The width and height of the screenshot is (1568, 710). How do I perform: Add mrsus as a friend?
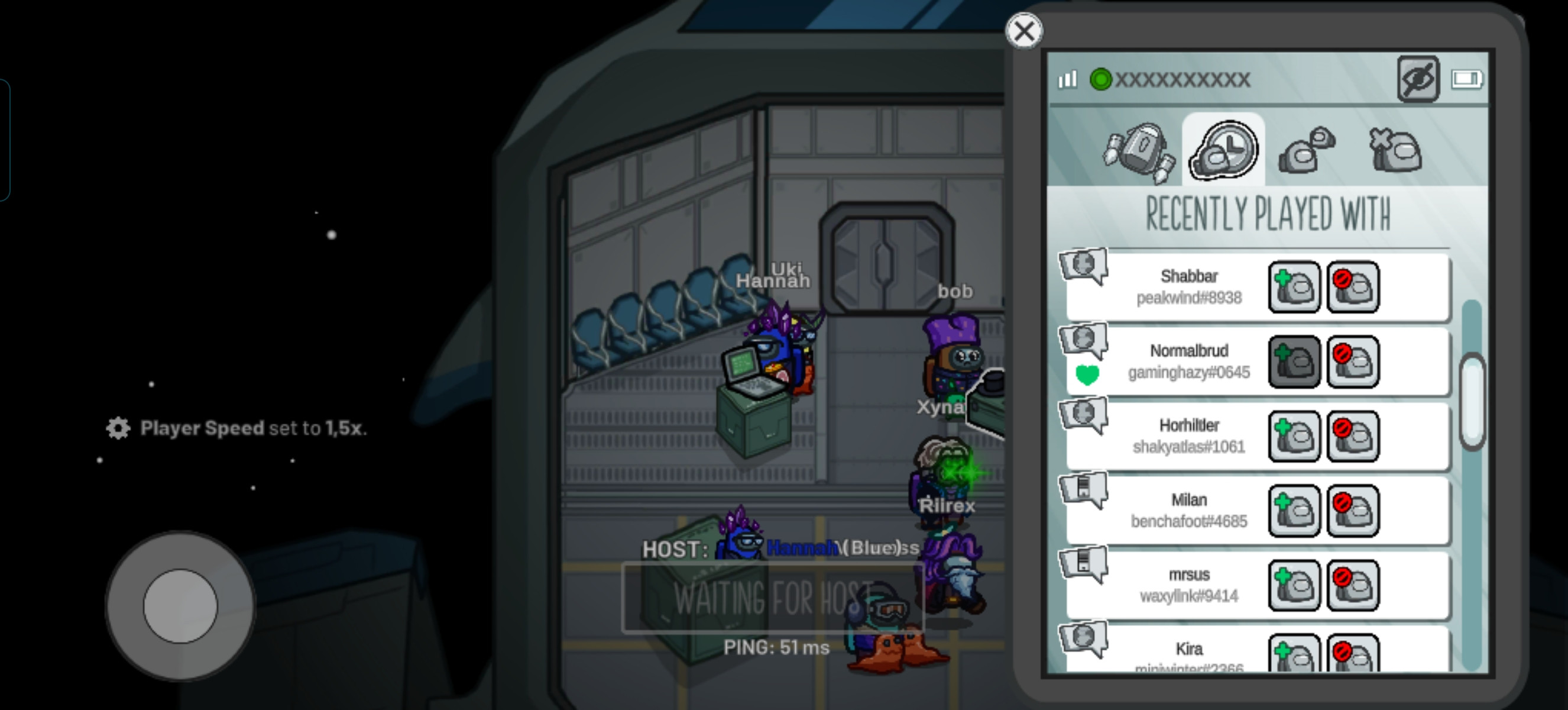(1294, 586)
